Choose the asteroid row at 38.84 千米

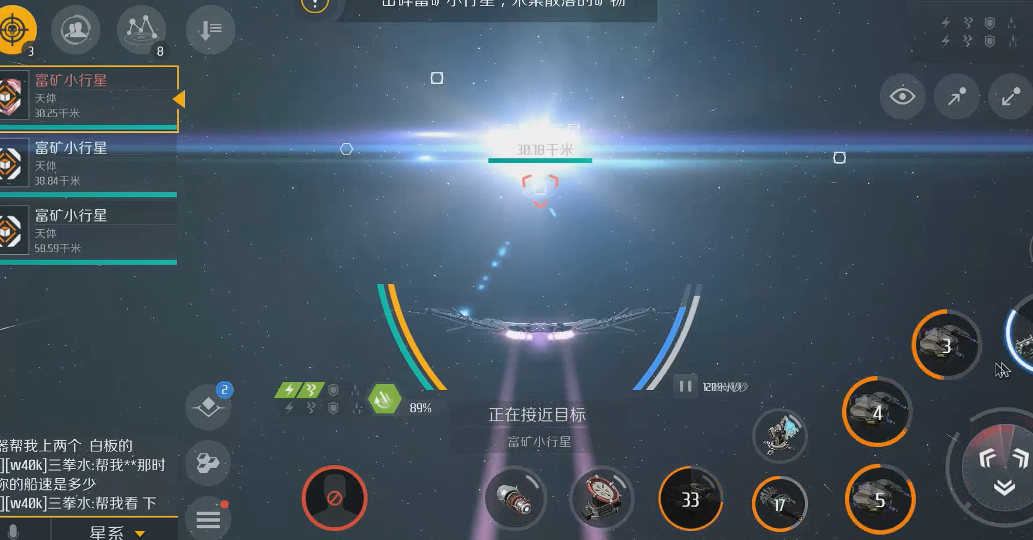coord(88,164)
